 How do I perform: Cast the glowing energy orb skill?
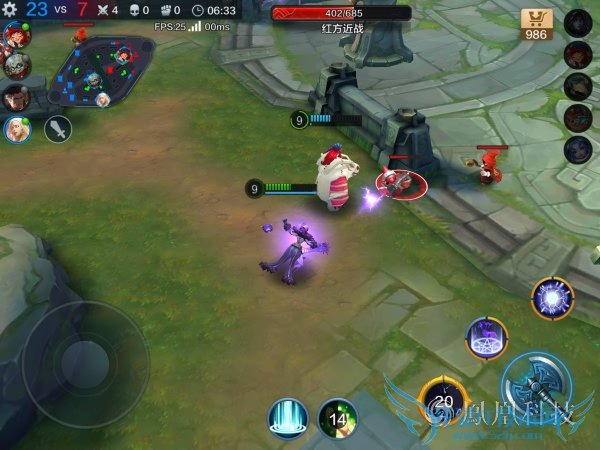pyautogui.click(x=551, y=298)
